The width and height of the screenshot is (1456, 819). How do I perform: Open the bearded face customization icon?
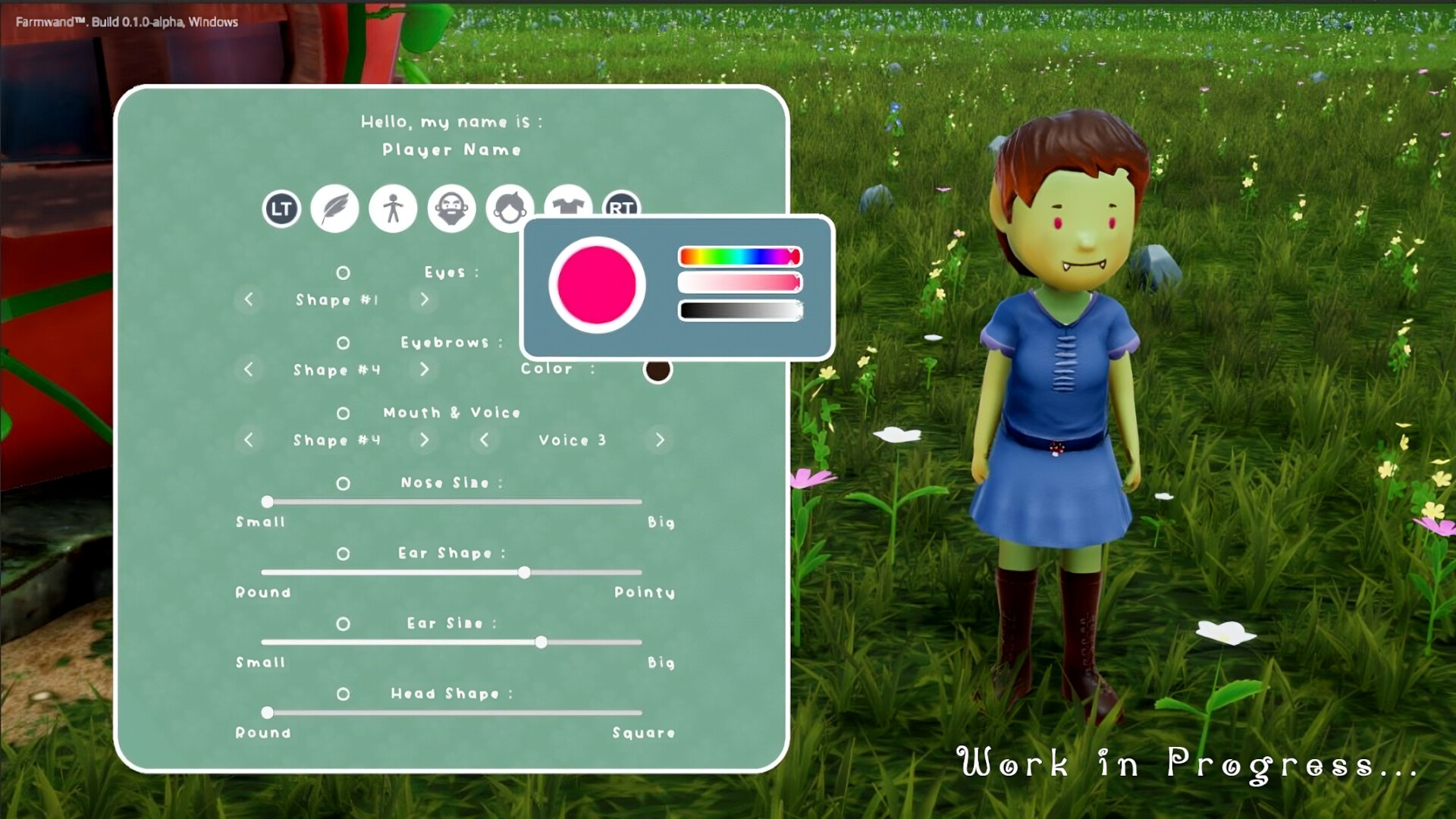(450, 209)
